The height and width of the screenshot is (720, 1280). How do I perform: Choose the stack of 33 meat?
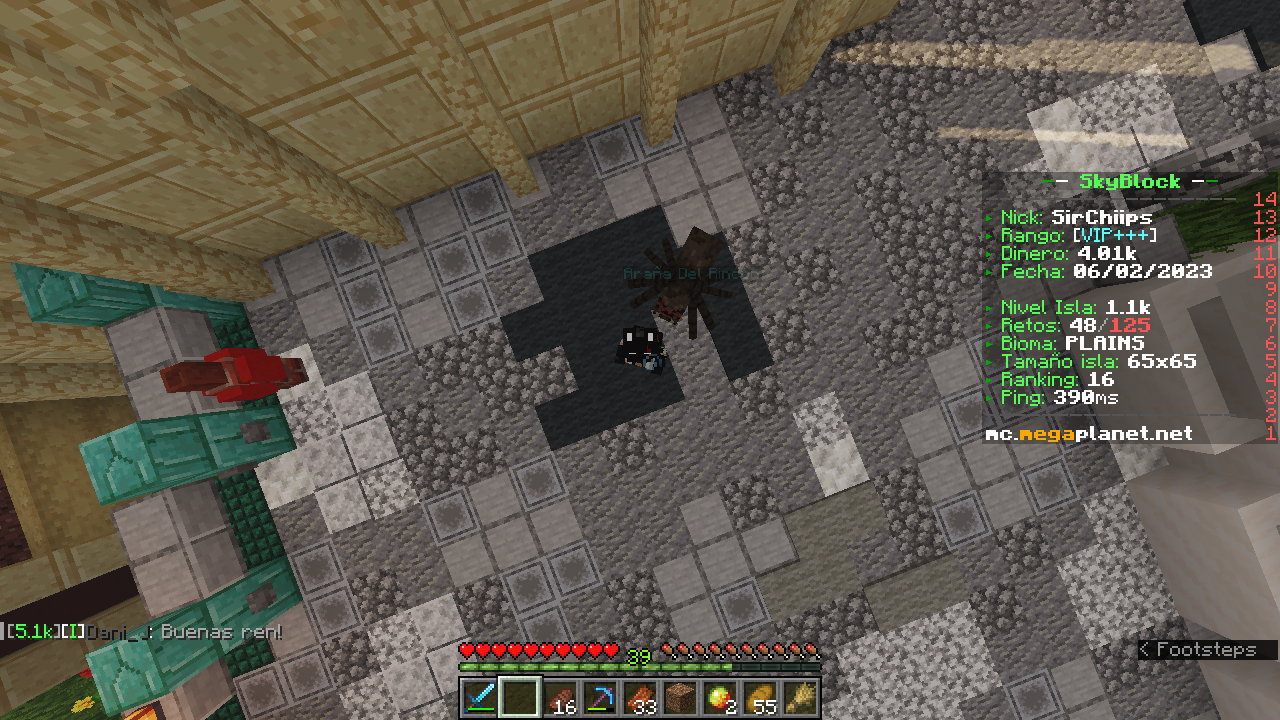[641, 697]
